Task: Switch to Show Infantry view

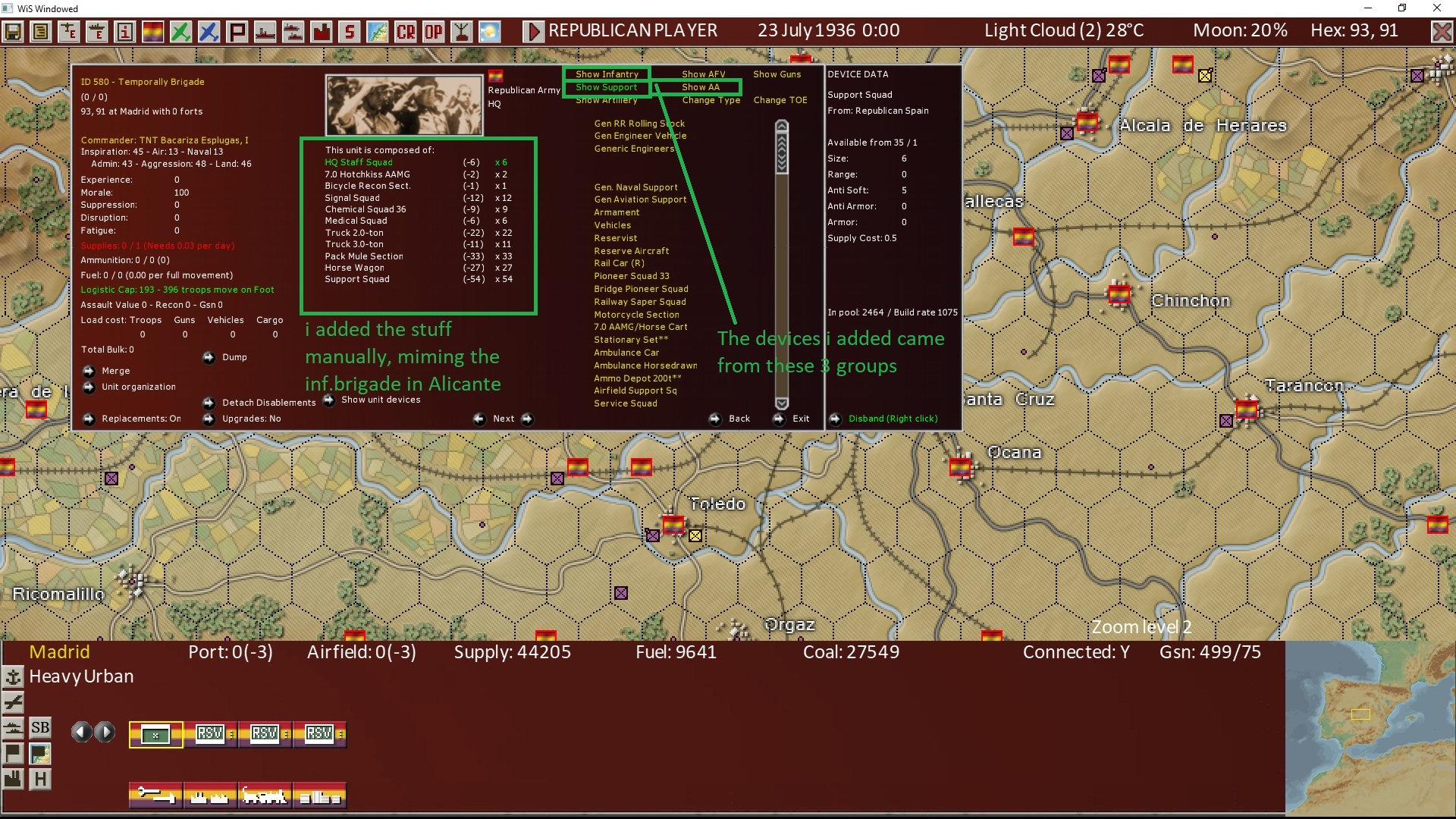Action: click(606, 74)
